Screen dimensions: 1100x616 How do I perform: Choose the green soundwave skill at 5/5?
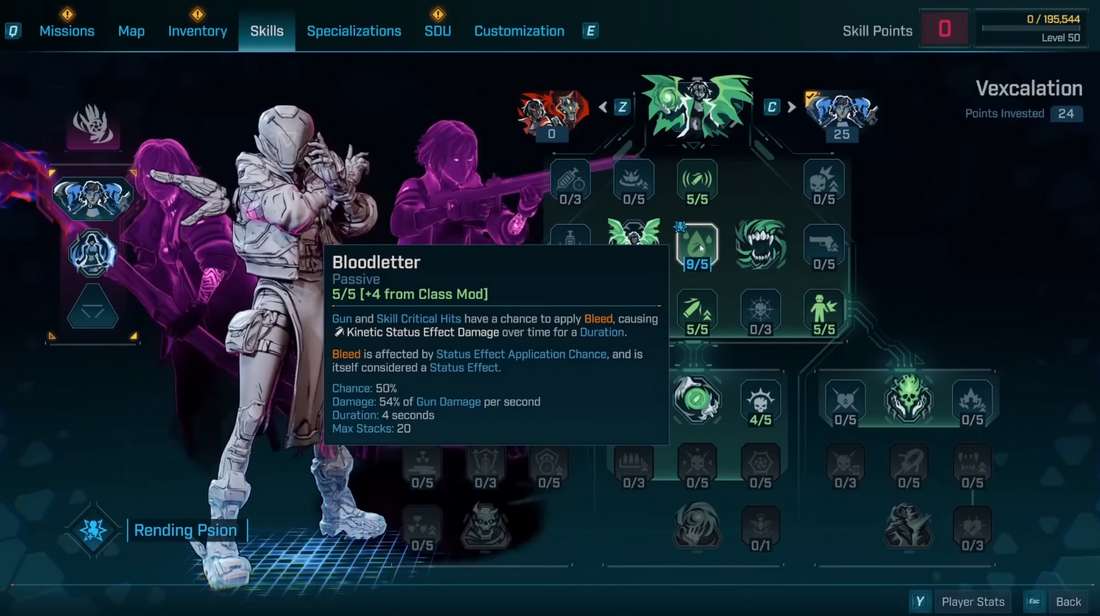[697, 179]
